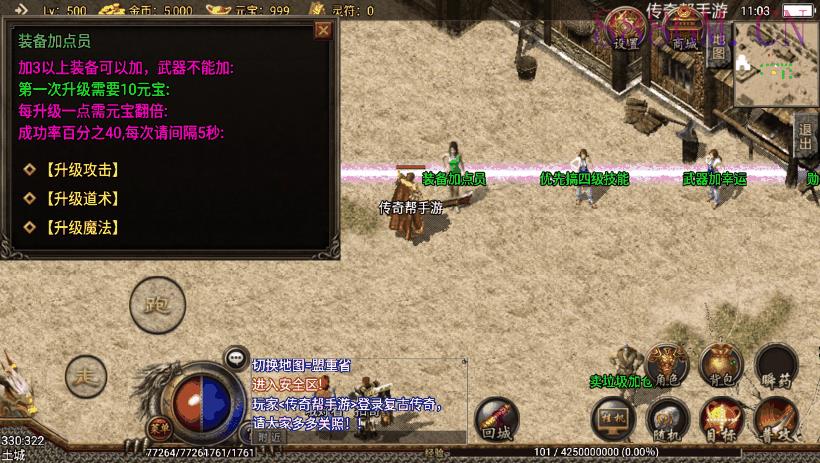
Task: Close the 装备加点员 dialog window
Action: coord(322,30)
